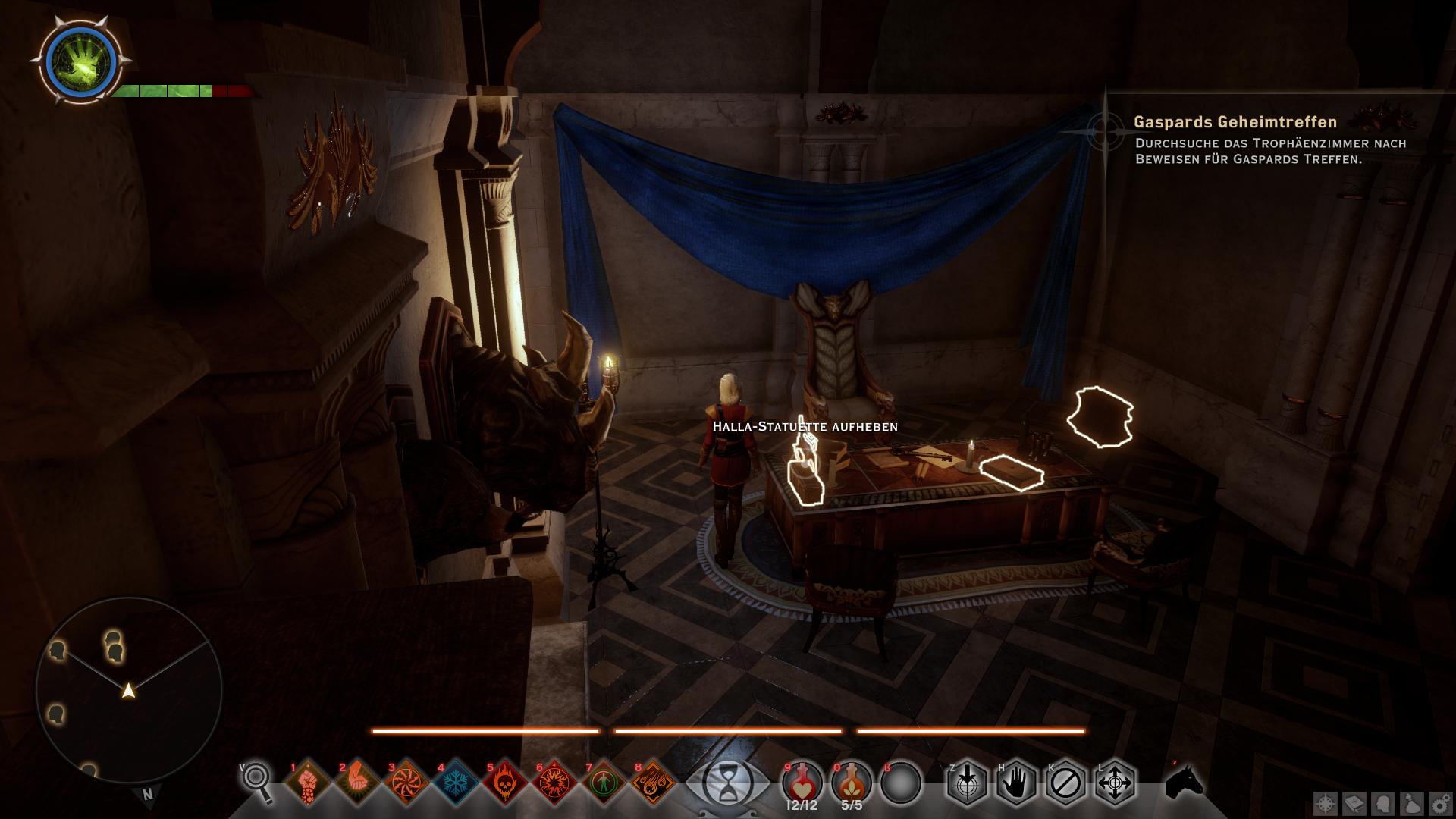Toggle the hourglass tactical camera eye
The width and height of the screenshot is (1456, 819).
point(728,784)
